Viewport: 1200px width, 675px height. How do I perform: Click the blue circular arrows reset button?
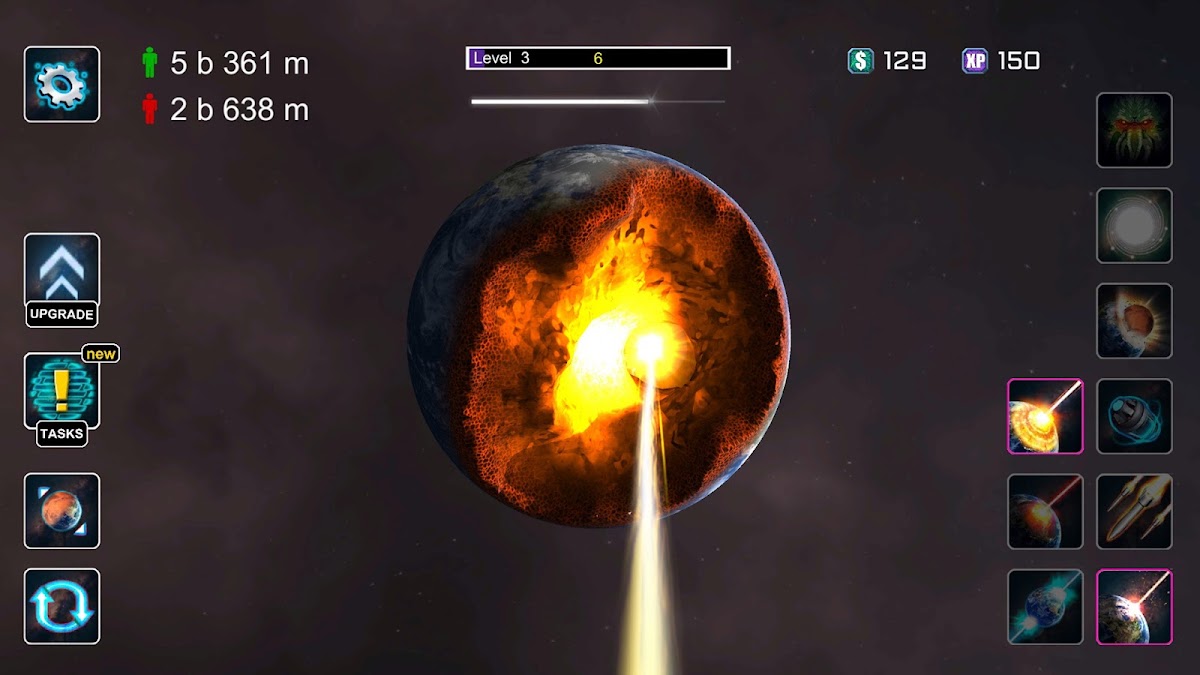tap(62, 606)
